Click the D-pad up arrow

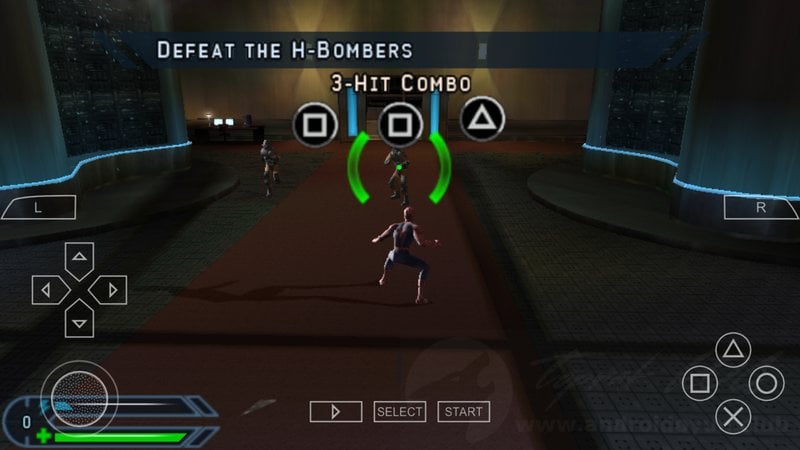pos(79,257)
